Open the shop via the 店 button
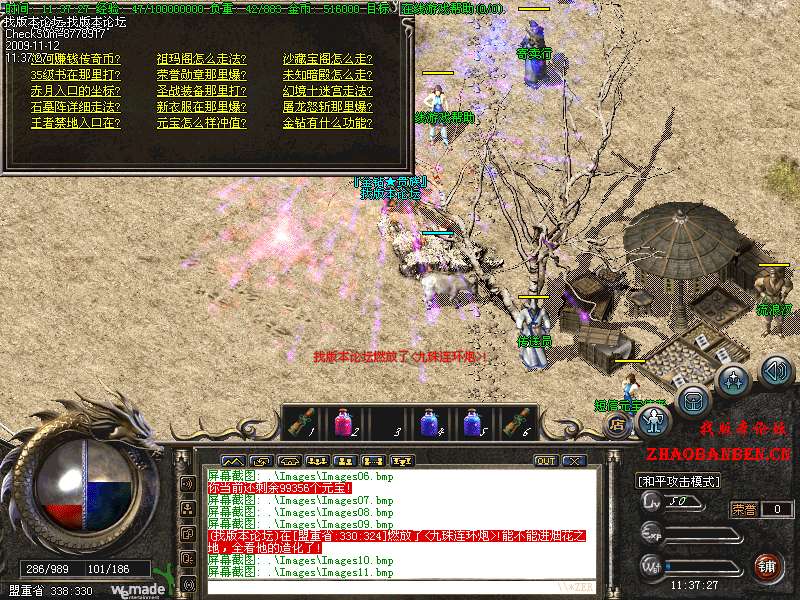This screenshot has width=800, height=600. click(617, 423)
